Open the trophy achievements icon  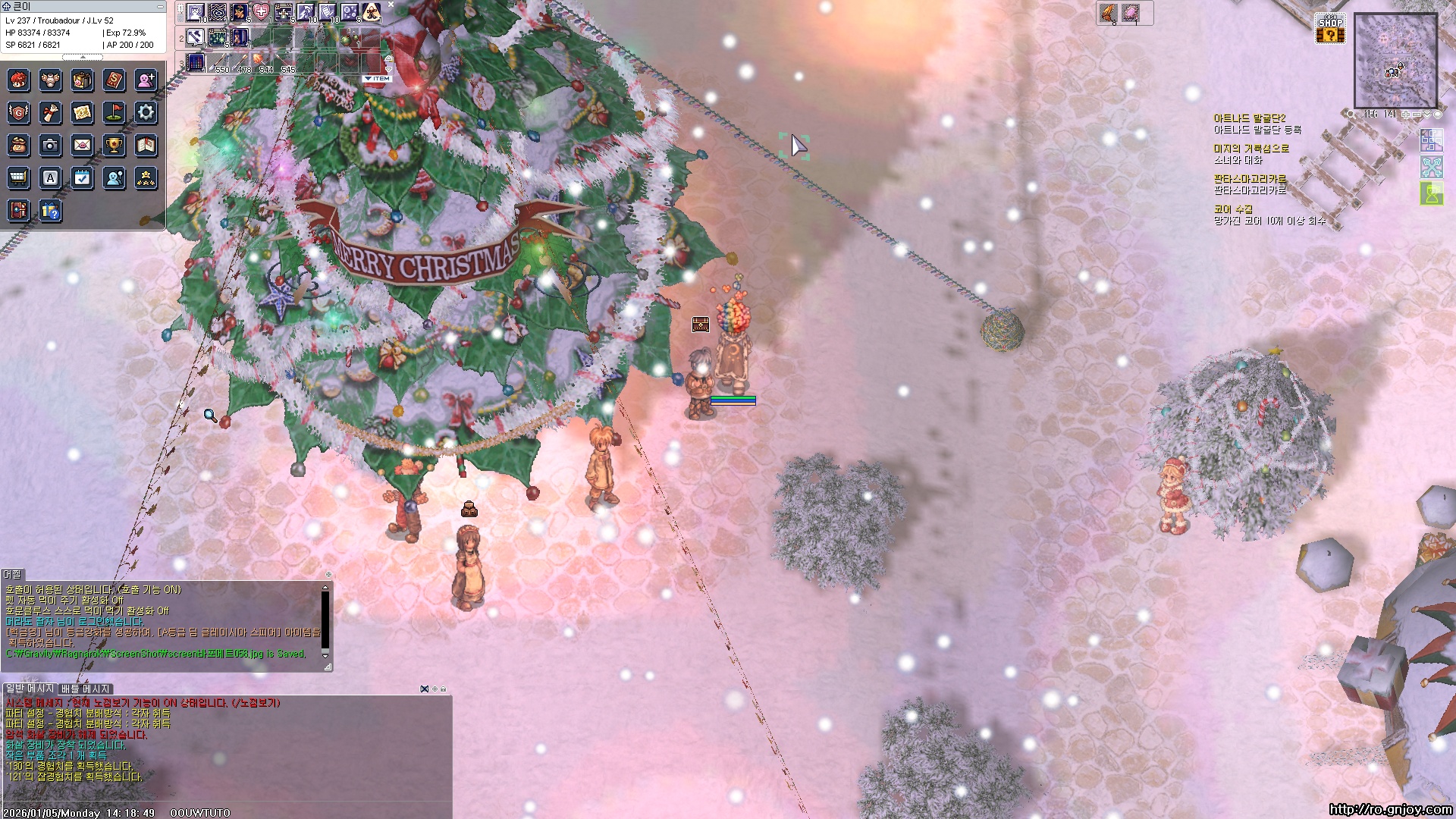114,145
